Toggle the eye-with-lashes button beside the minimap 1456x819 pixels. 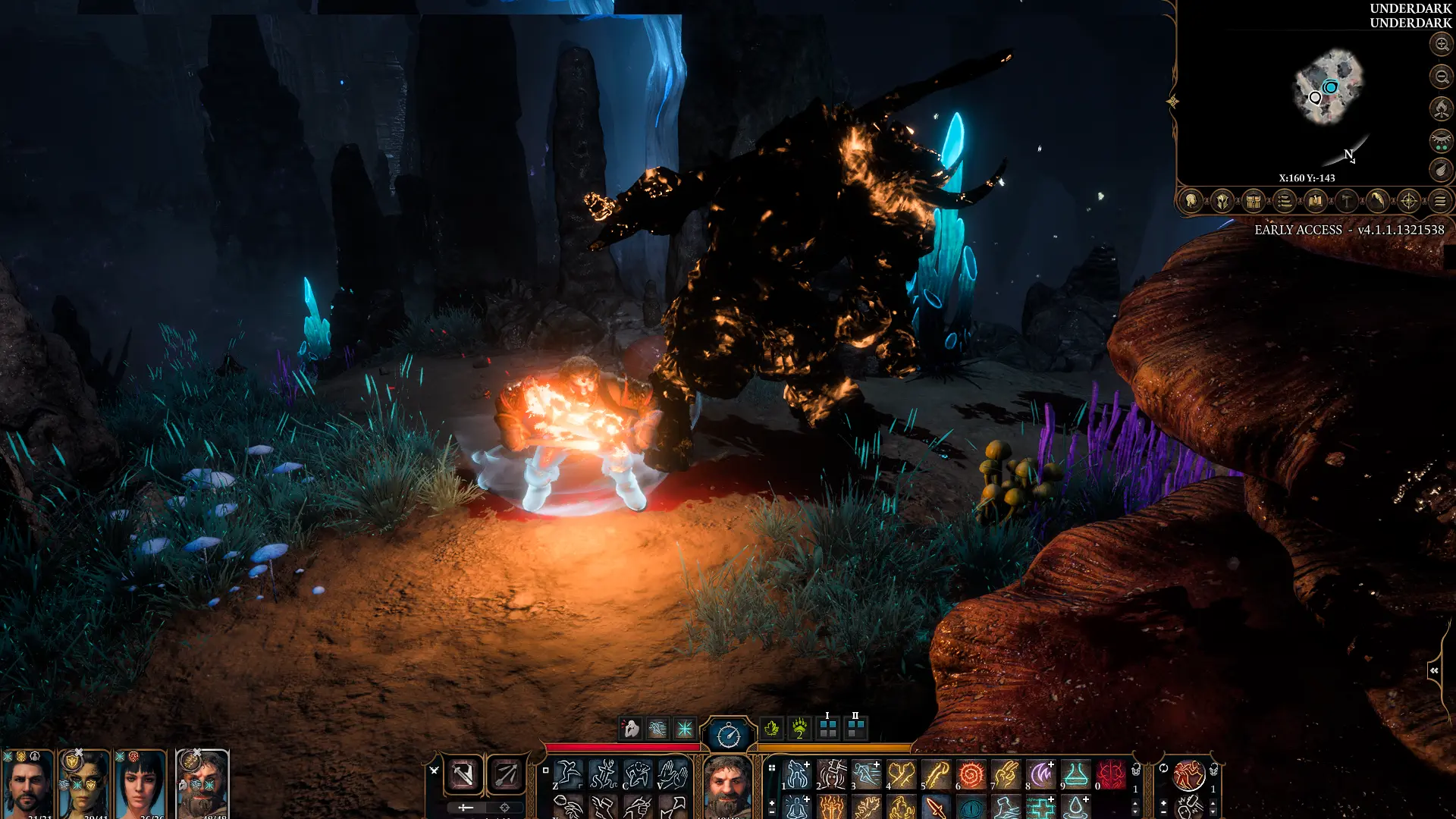click(1441, 140)
